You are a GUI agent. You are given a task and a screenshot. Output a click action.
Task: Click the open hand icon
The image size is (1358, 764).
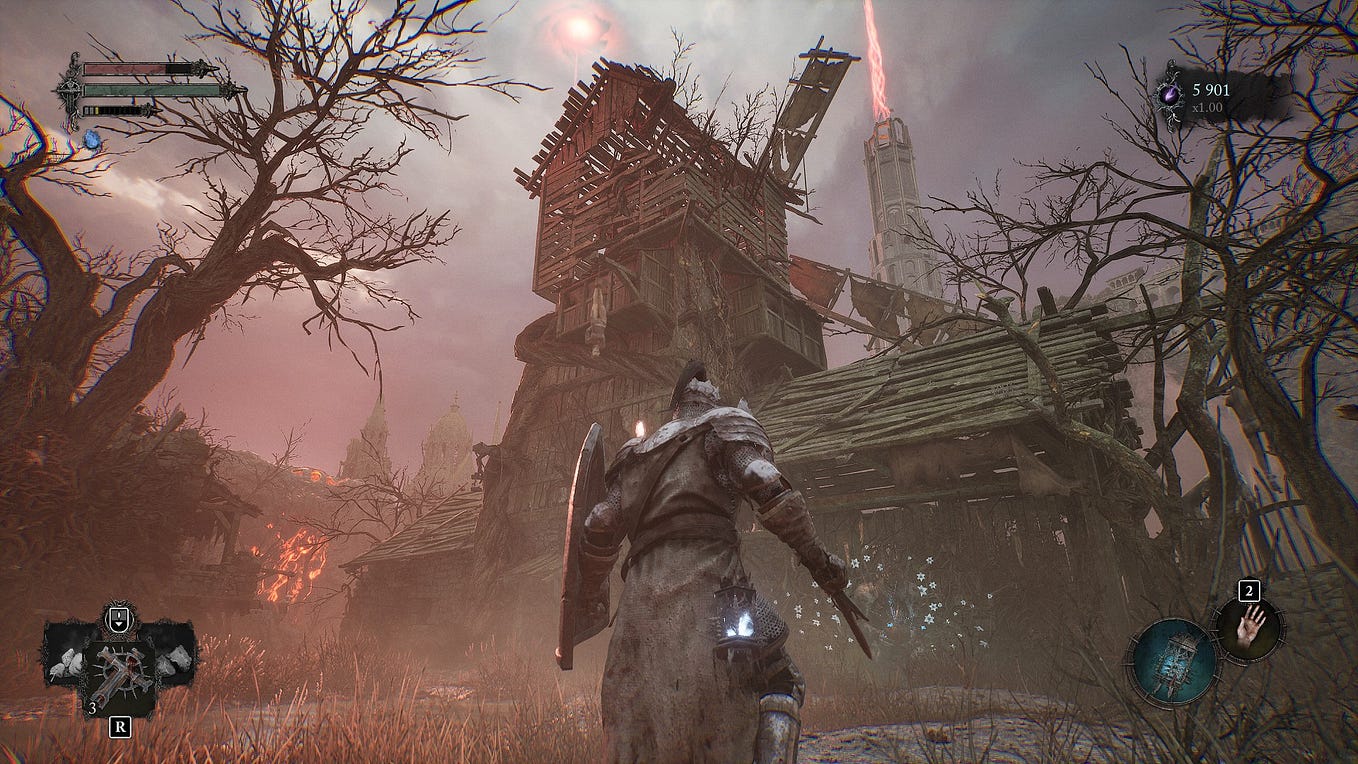1248,629
